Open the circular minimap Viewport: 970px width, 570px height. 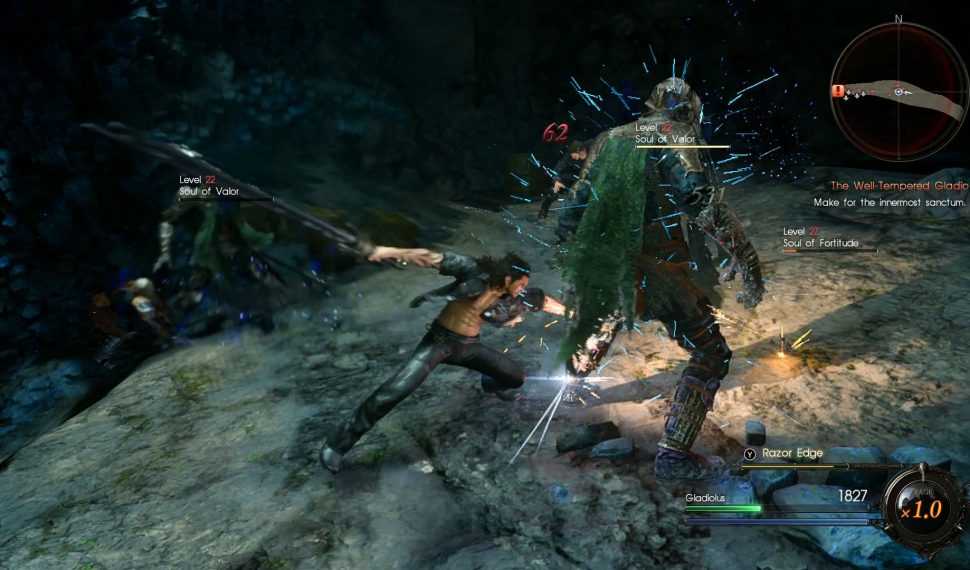tap(897, 90)
